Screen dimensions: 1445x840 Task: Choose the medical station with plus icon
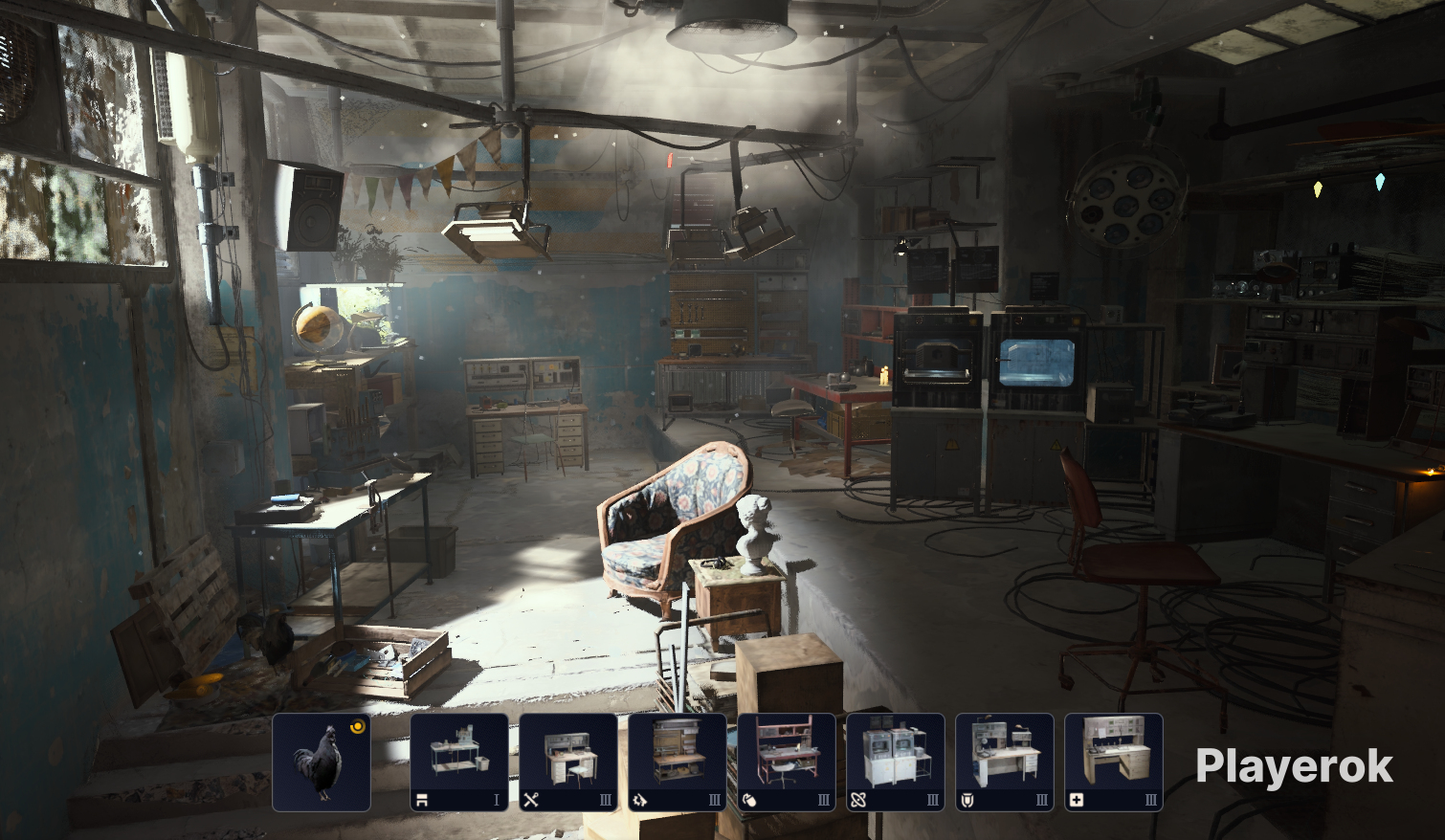pyautogui.click(x=1114, y=763)
